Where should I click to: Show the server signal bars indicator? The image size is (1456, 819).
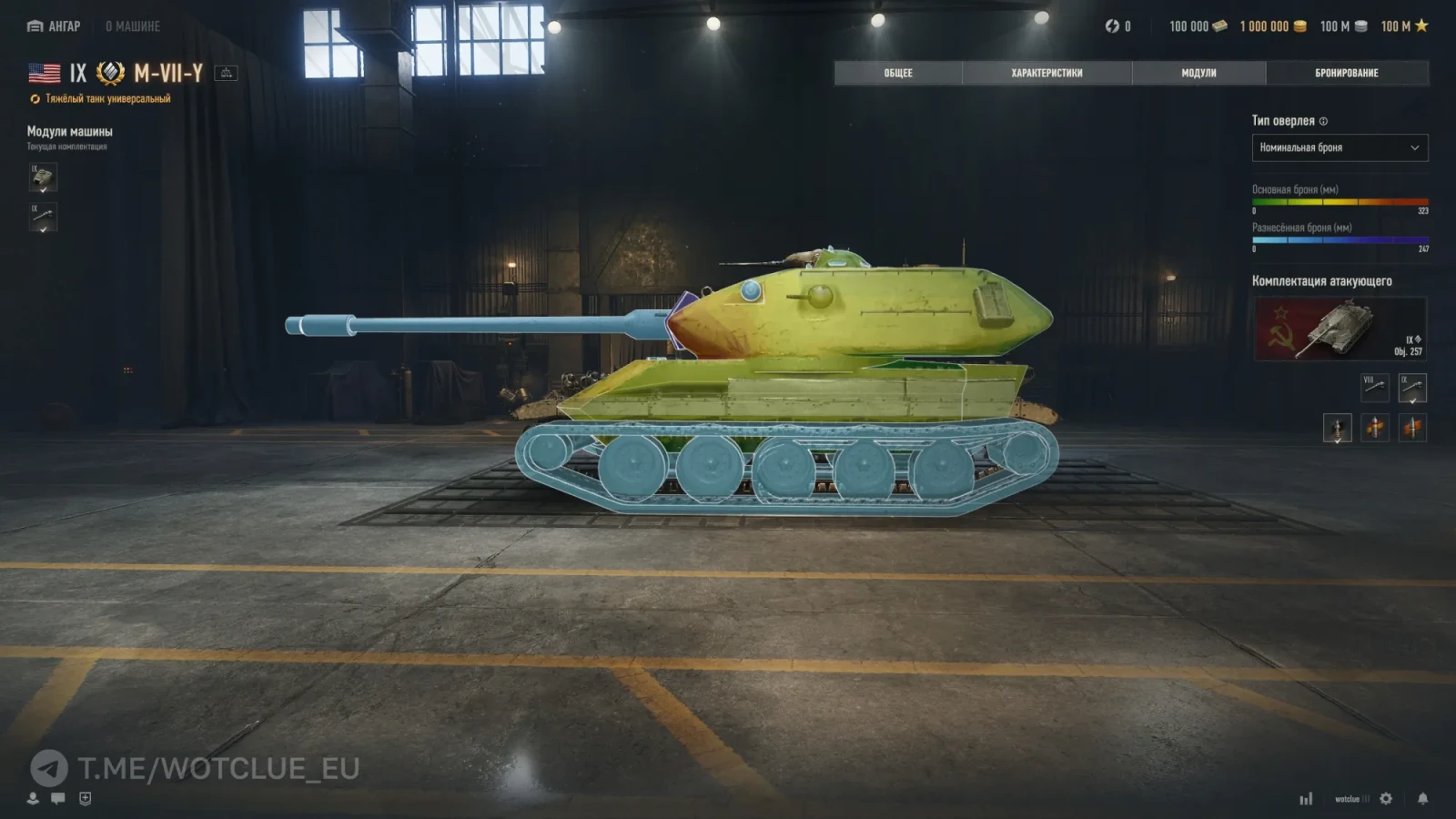point(1306,799)
